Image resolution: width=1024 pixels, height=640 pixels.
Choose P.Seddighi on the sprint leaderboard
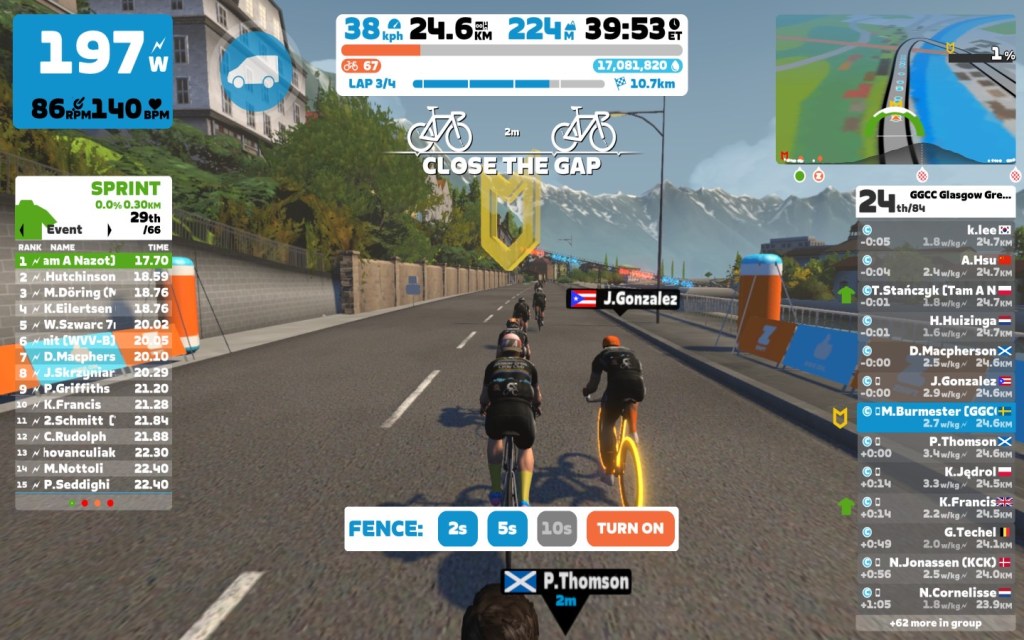pyautogui.click(x=93, y=484)
